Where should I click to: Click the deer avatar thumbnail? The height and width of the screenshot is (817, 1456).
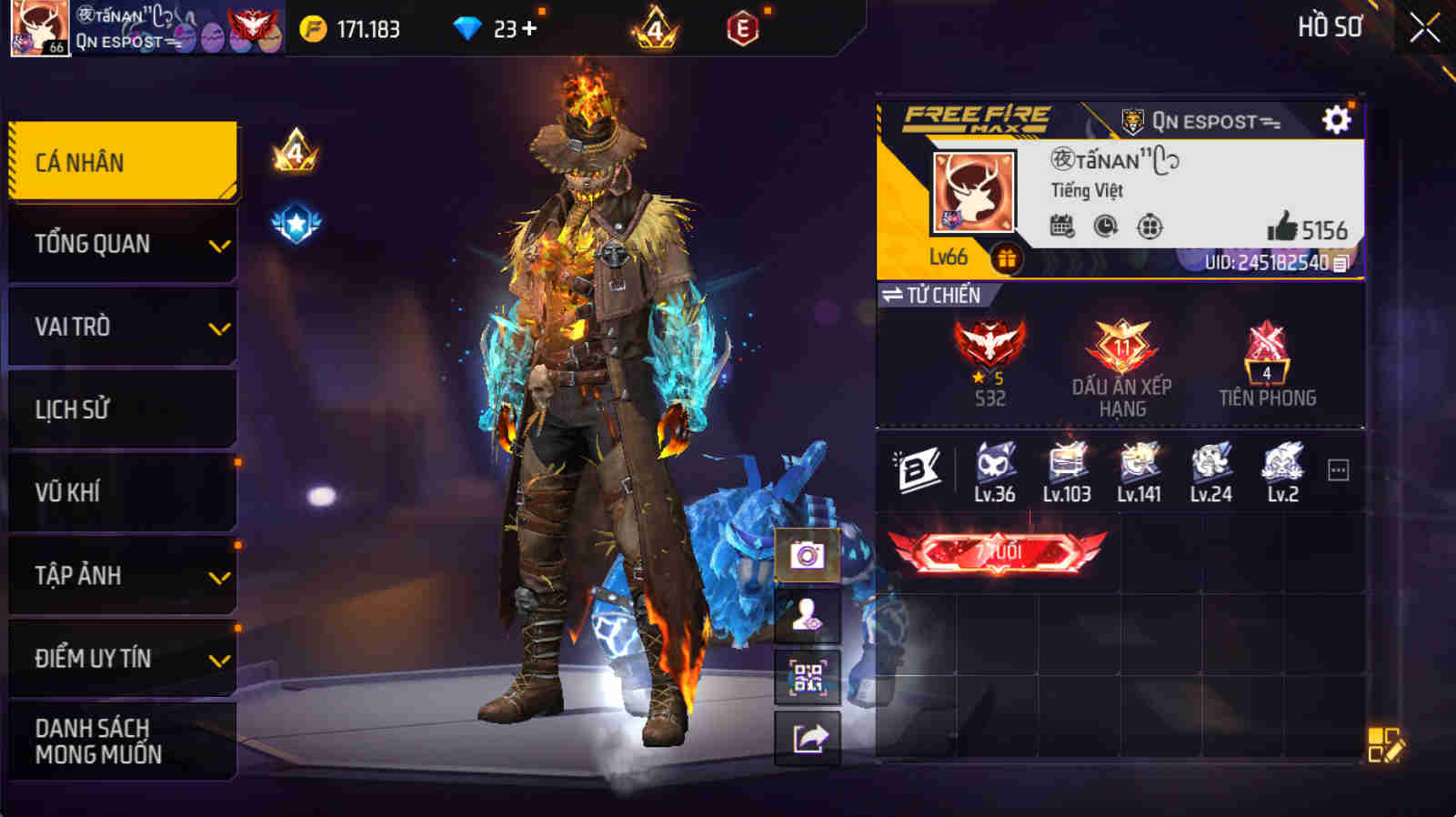click(x=969, y=191)
